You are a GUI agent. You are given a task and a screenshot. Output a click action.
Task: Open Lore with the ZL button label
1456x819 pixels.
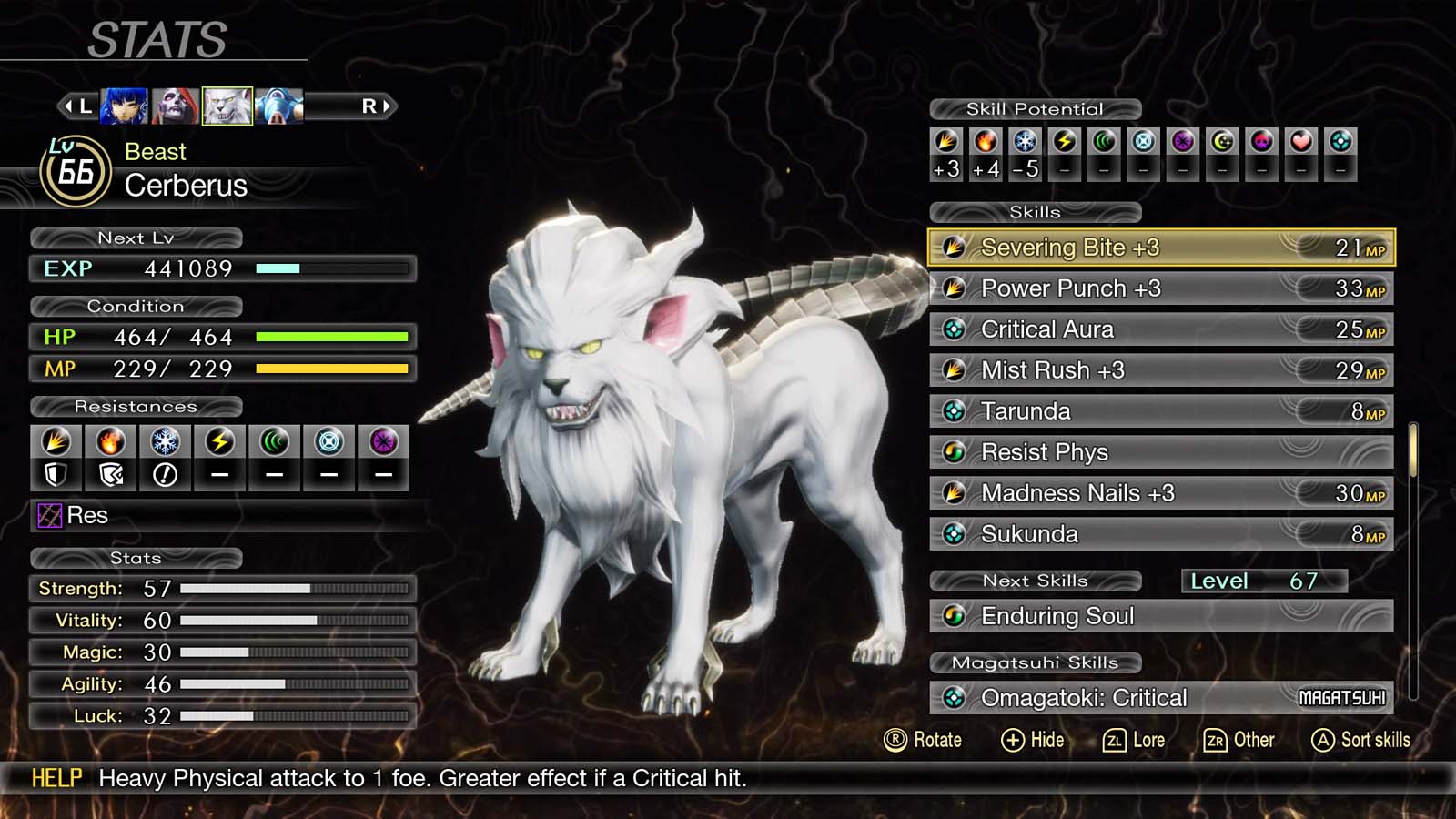(x=1135, y=740)
